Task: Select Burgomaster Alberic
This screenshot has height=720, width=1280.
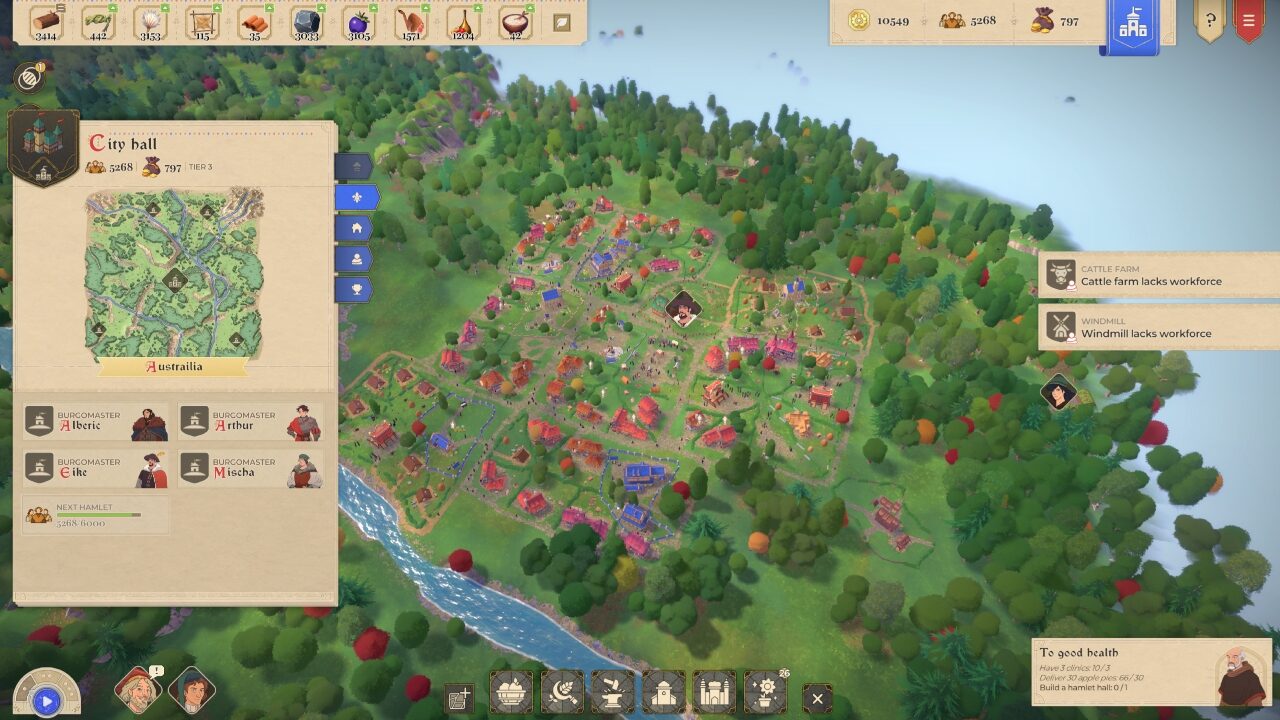Action: pyautogui.click(x=95, y=420)
